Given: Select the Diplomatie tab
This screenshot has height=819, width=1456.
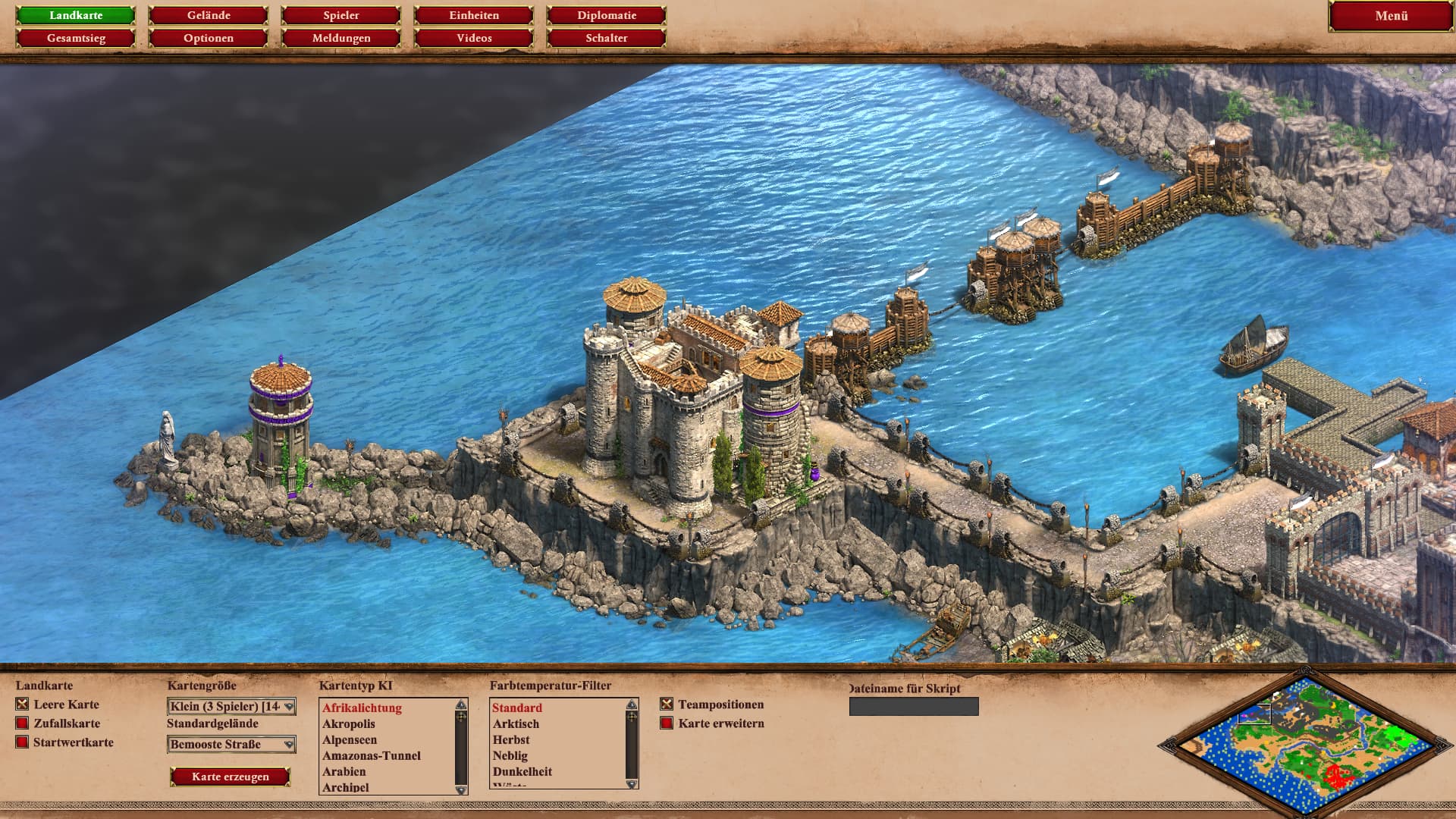Looking at the screenshot, I should [x=607, y=15].
